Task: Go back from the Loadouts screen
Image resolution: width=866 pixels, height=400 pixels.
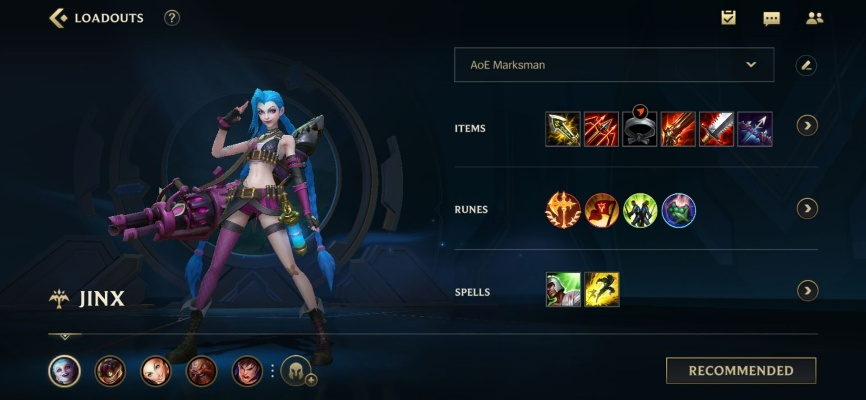Action: (59, 18)
